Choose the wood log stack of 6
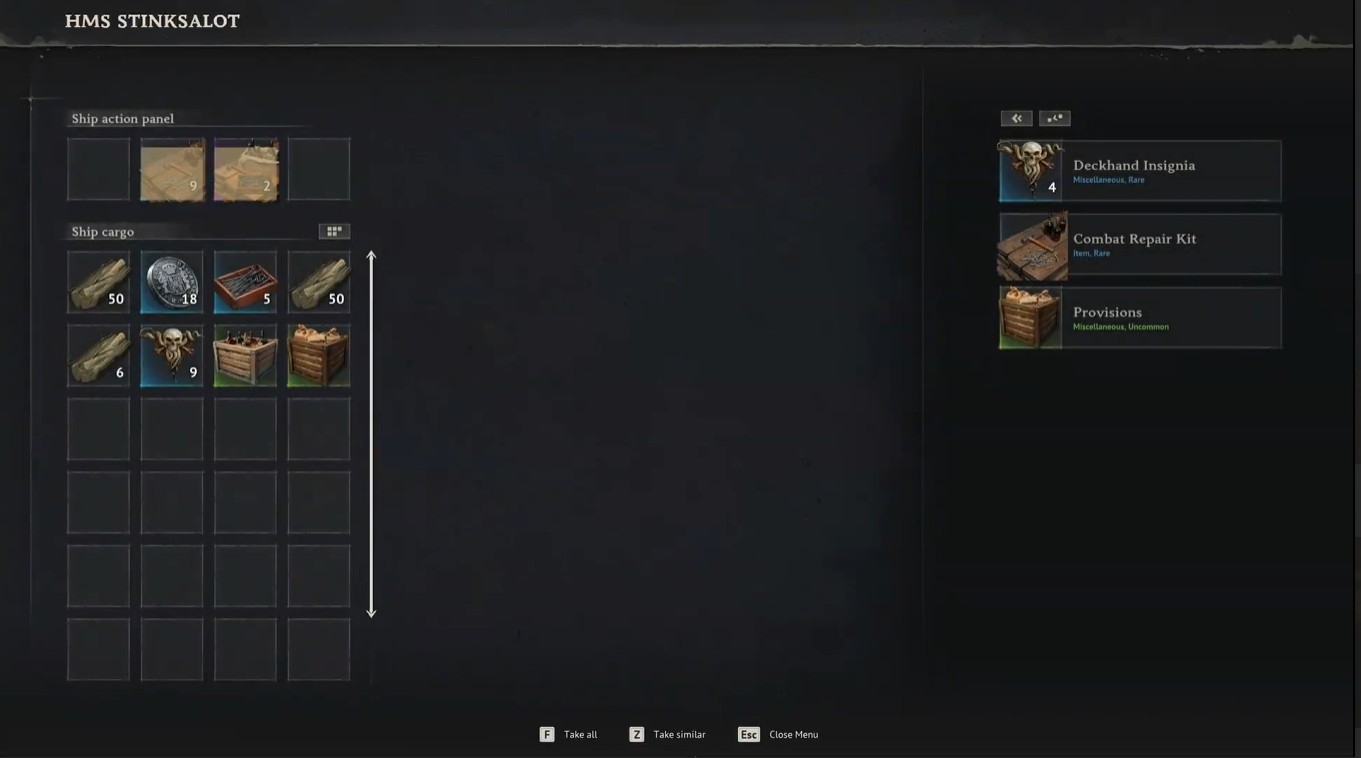The width and height of the screenshot is (1361, 758). [98, 356]
